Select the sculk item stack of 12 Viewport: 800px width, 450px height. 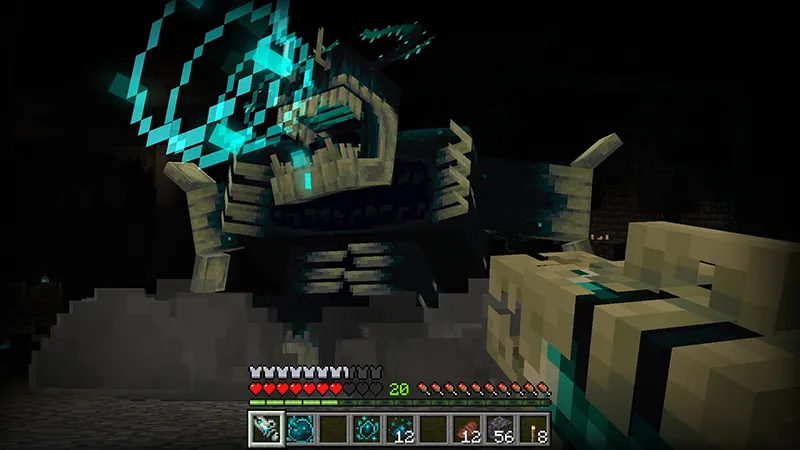pos(400,429)
